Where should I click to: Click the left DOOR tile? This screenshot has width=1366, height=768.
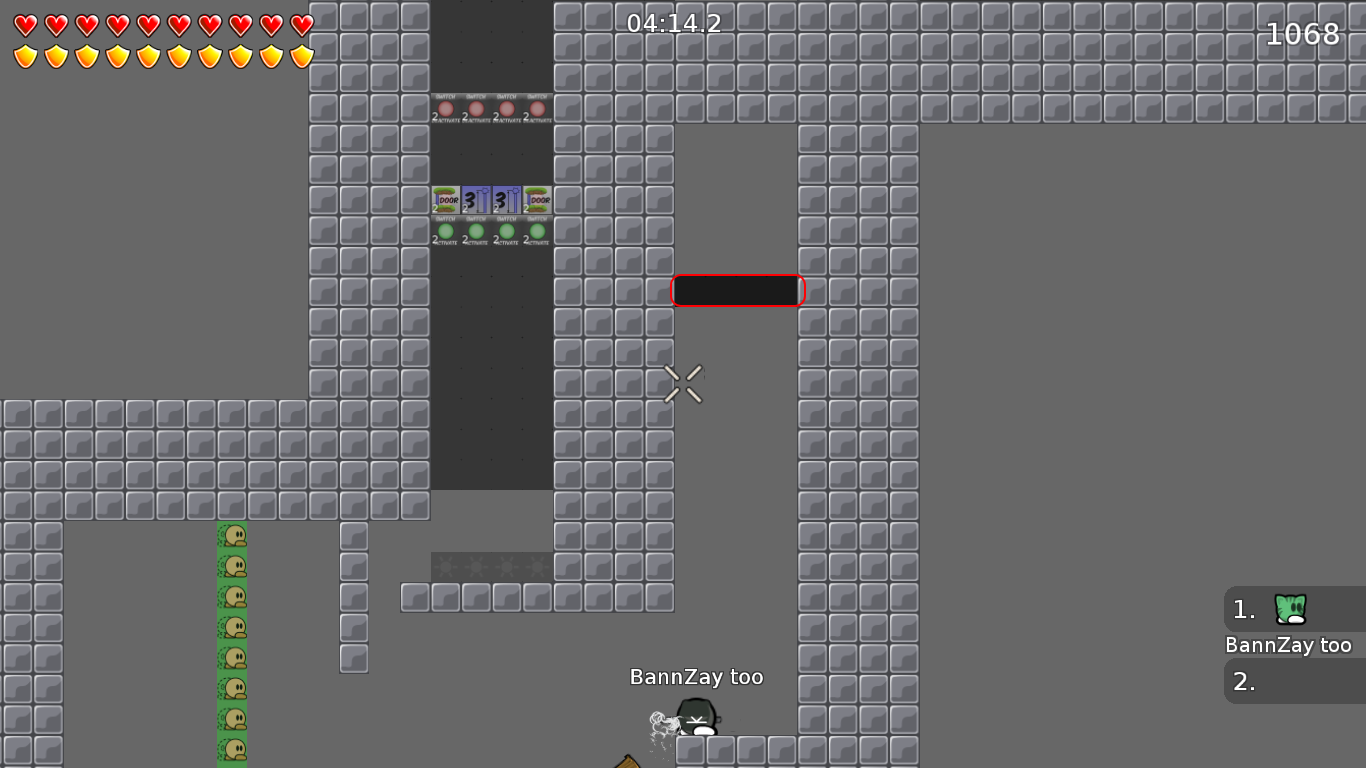[446, 200]
